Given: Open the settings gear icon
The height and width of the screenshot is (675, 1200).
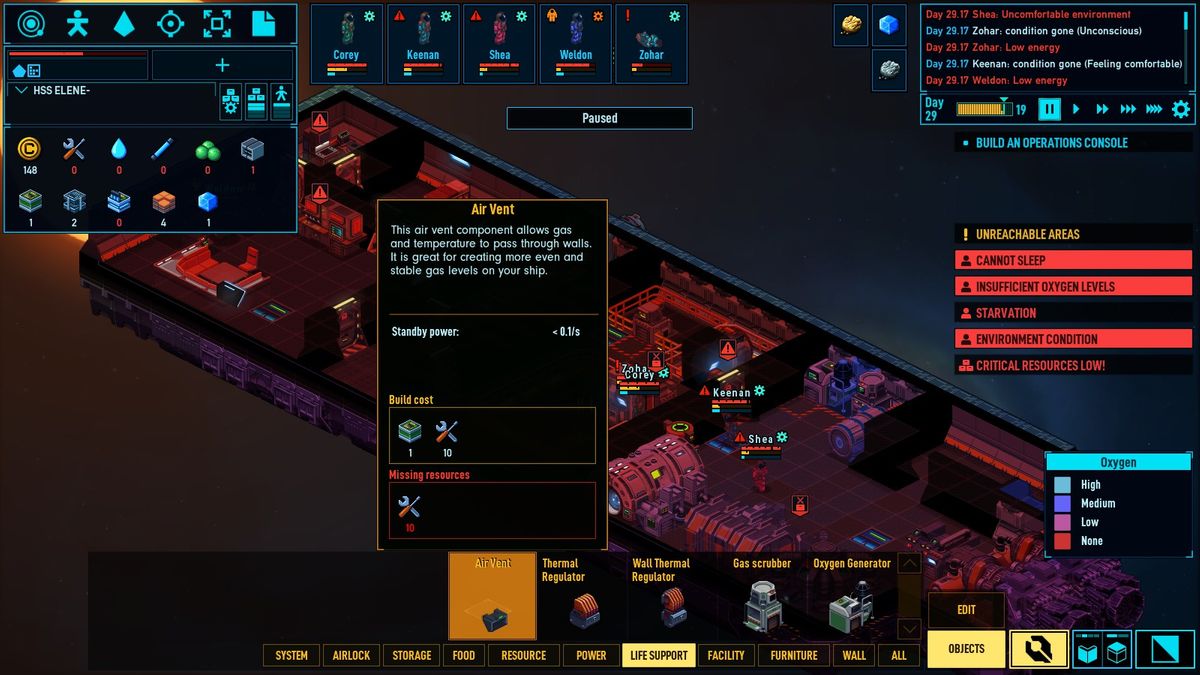Looking at the screenshot, I should coord(1181,109).
